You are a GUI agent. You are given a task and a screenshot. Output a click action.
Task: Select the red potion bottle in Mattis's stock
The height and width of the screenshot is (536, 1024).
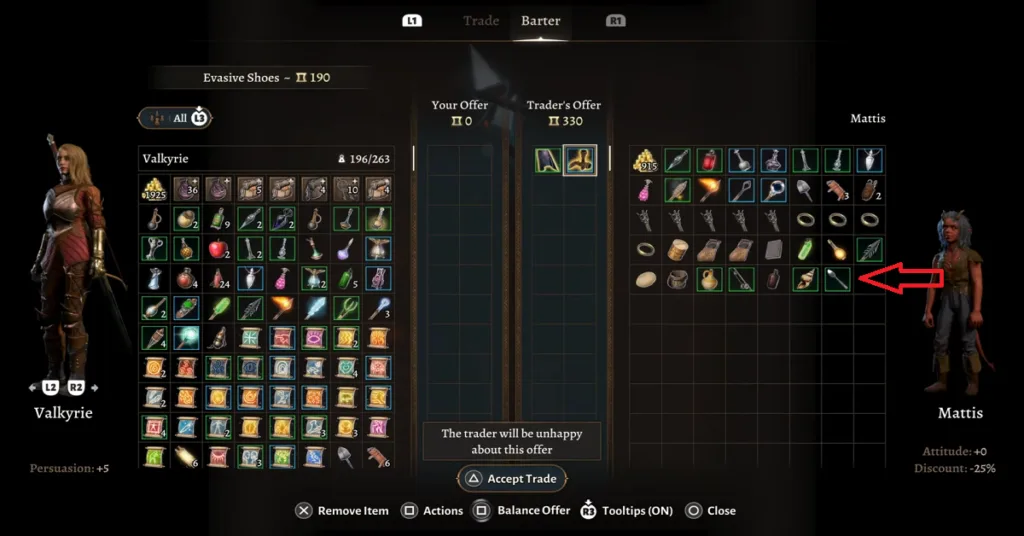(710, 160)
